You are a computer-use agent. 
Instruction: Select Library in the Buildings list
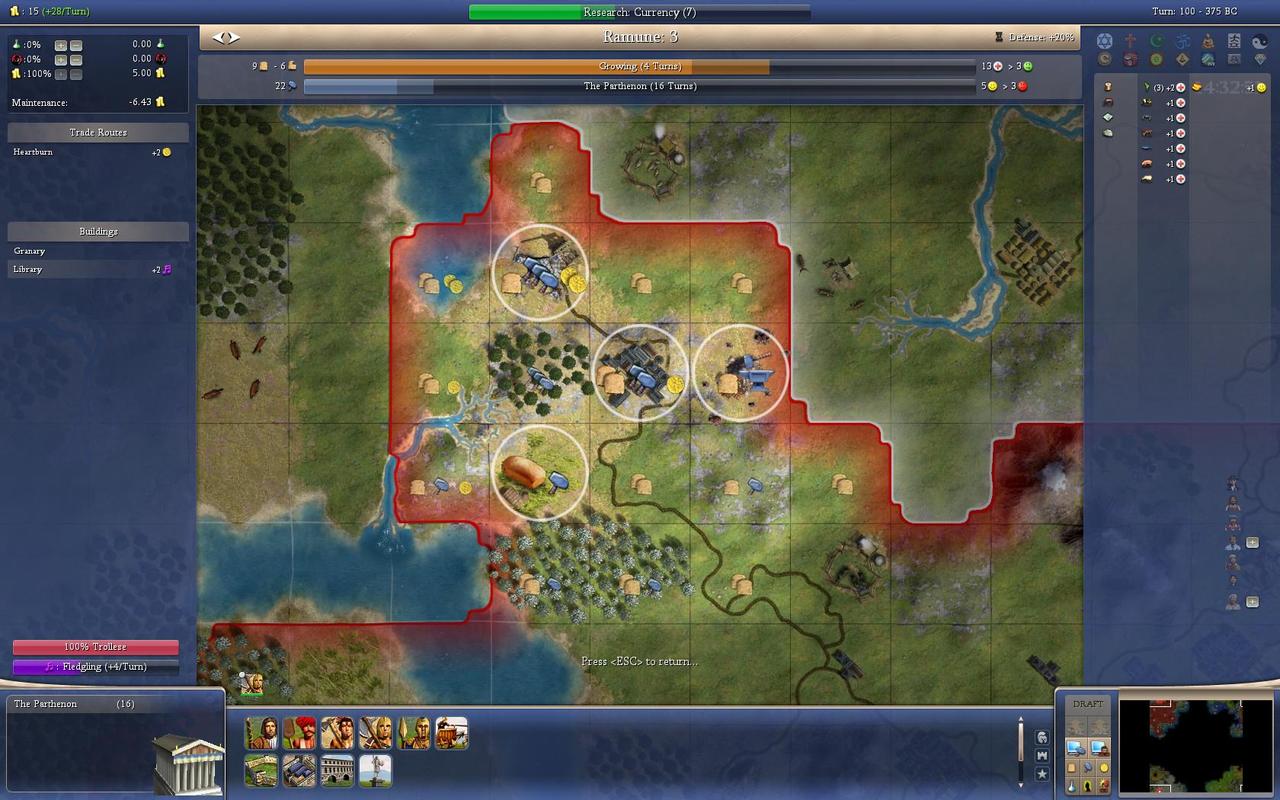click(x=28, y=269)
